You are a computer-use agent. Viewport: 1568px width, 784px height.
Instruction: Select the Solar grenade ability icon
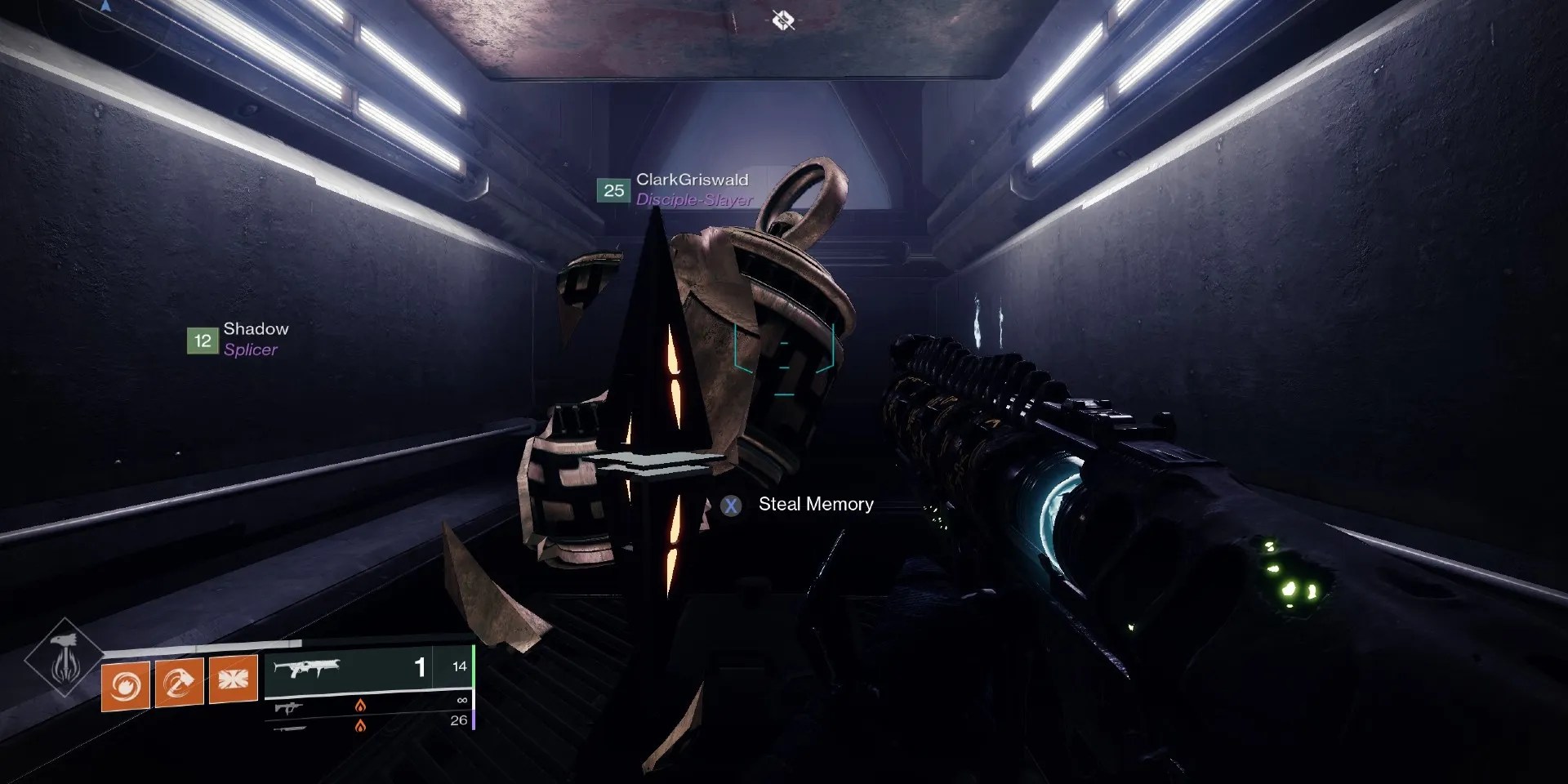point(124,686)
